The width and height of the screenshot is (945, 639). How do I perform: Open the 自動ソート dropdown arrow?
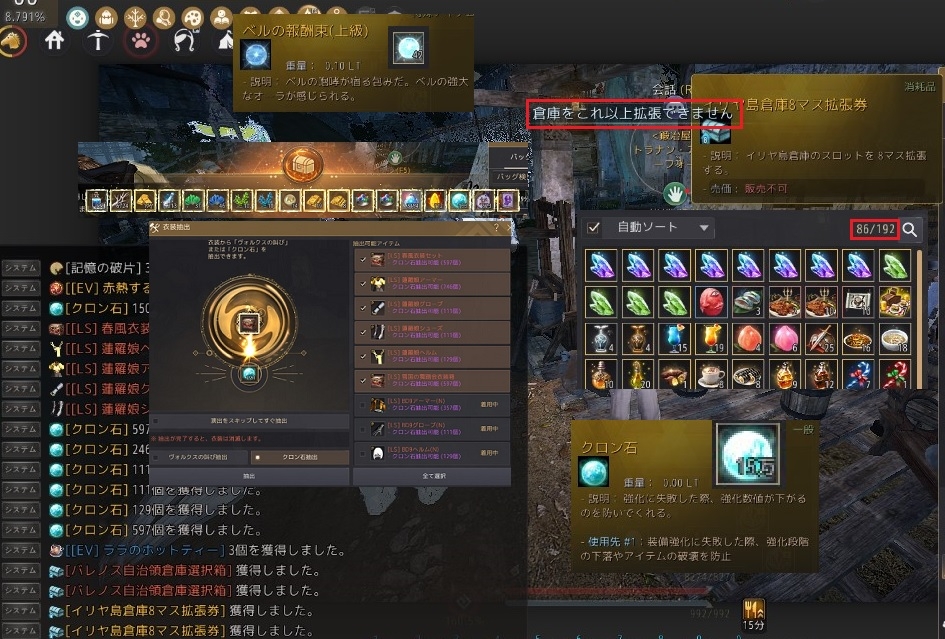tap(704, 228)
